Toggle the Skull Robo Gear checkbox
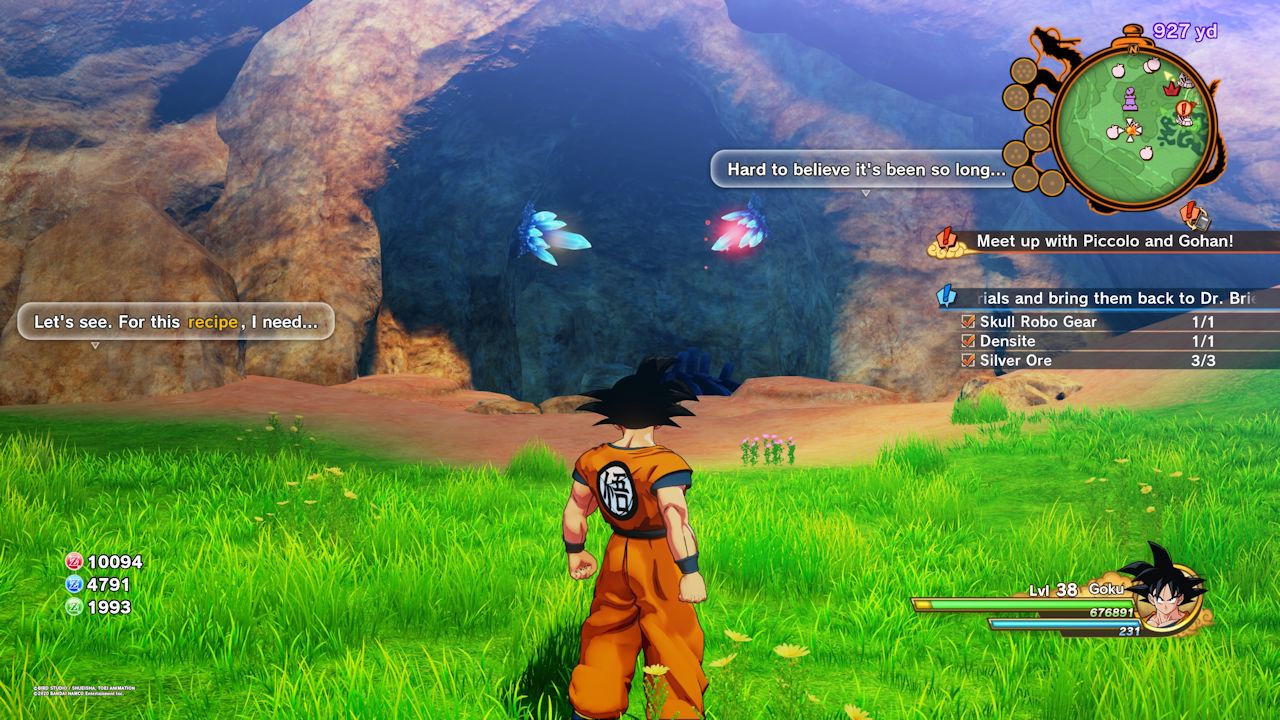Screen dimensions: 1280x720 [966, 321]
